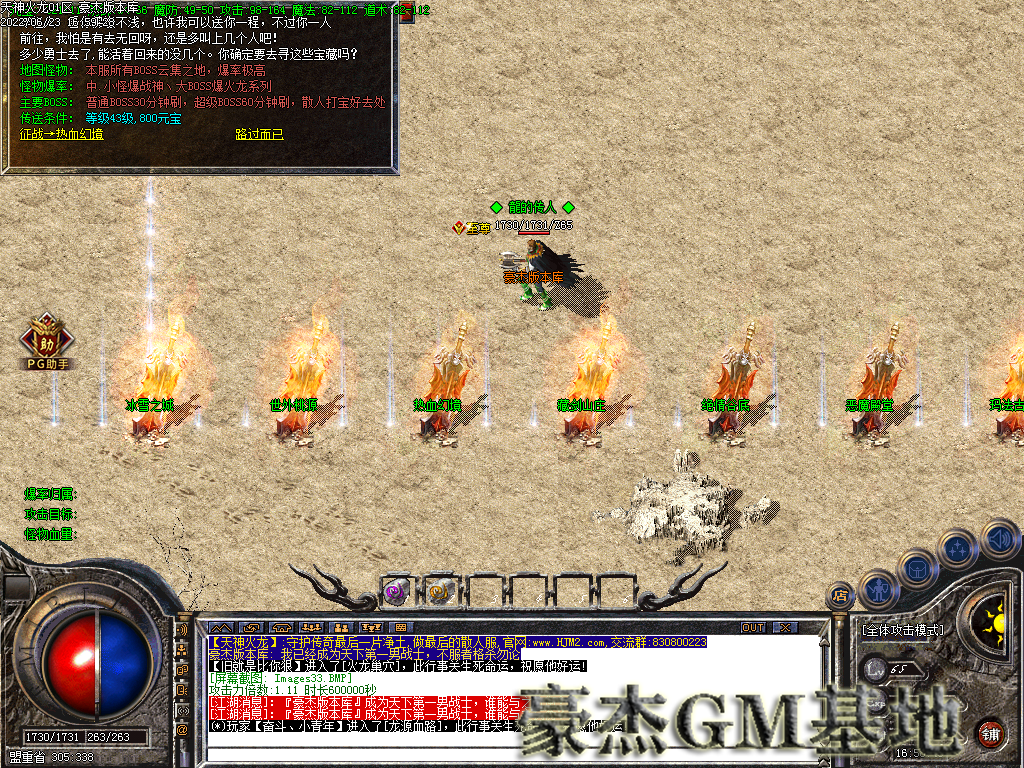1024x768 pixels.
Task: Open the bag inventory round button
Action: pos(916,568)
